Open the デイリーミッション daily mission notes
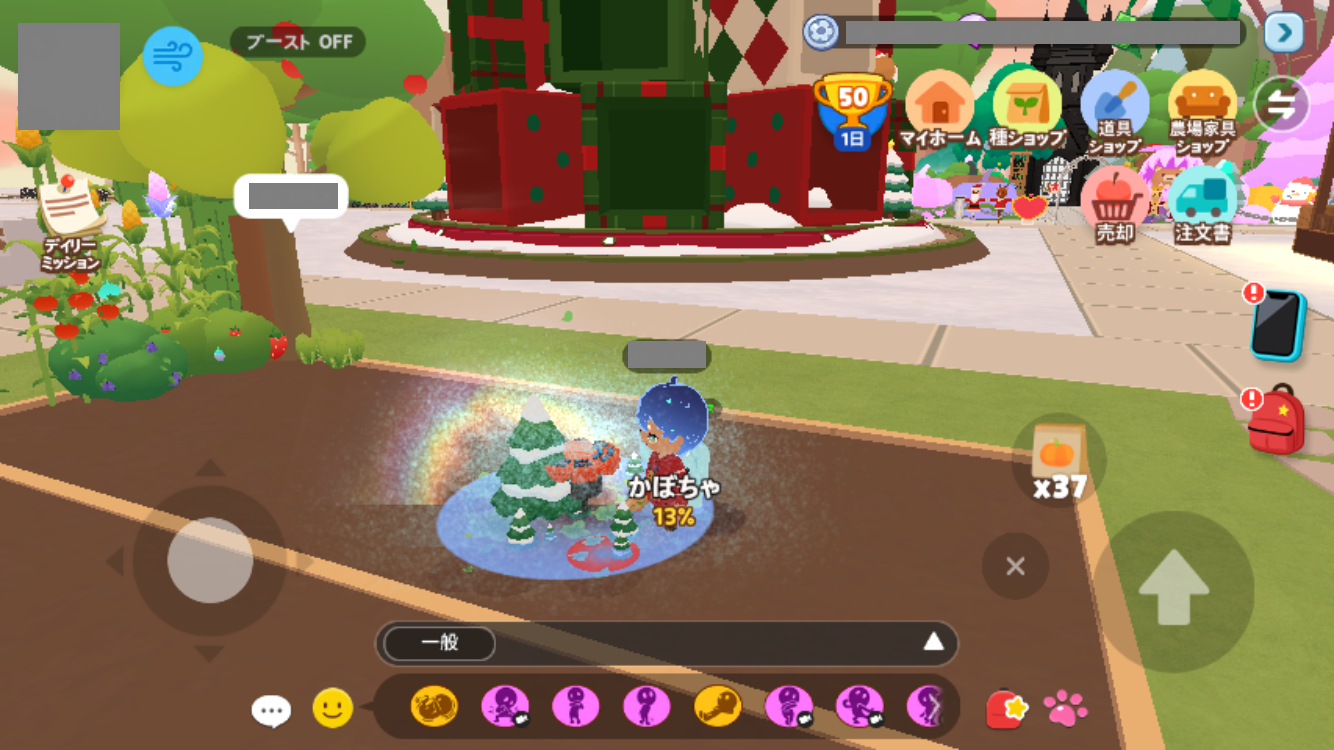Image resolution: width=1334 pixels, height=750 pixels. pyautogui.click(x=71, y=222)
